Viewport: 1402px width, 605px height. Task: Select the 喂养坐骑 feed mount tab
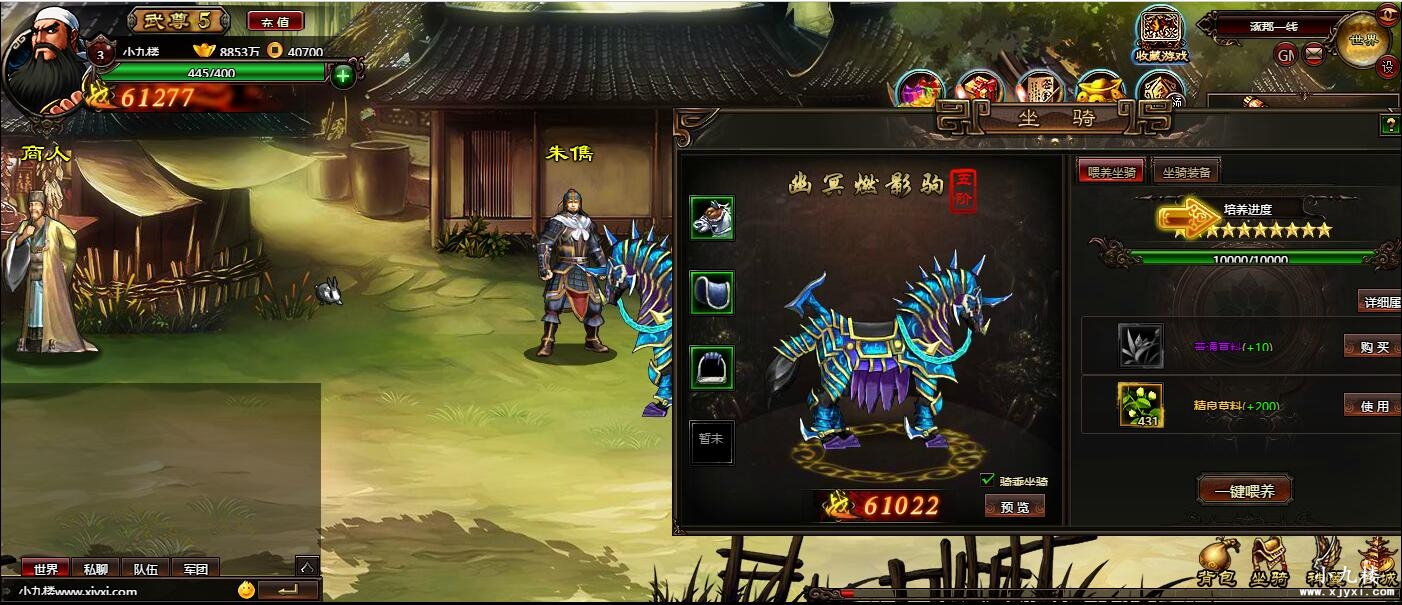1110,172
